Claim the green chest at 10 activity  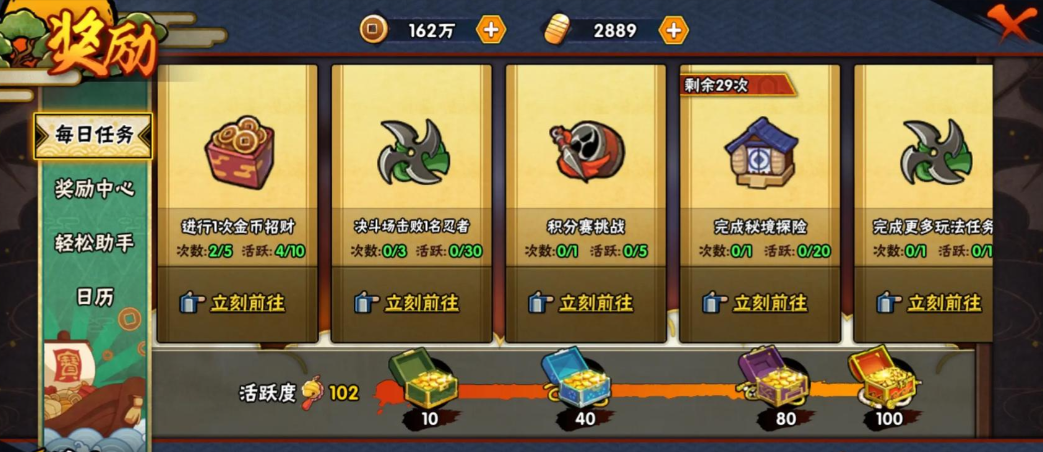tap(422, 378)
